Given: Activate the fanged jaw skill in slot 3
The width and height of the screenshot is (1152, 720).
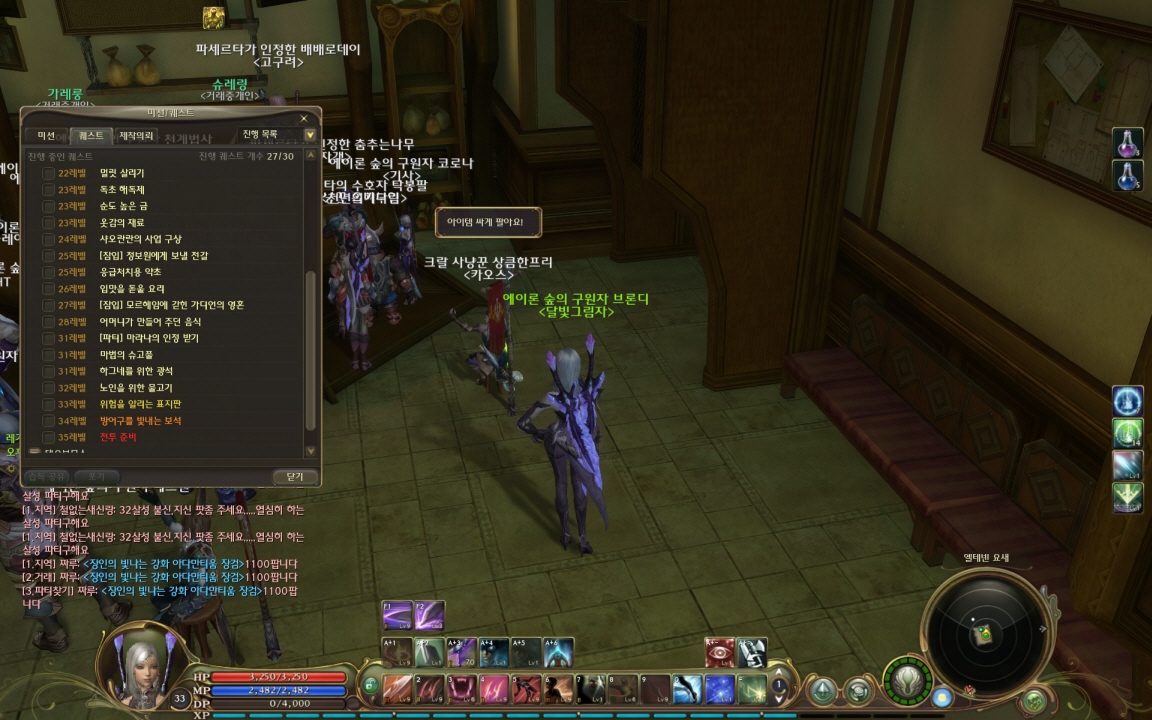Looking at the screenshot, I should coord(462,689).
